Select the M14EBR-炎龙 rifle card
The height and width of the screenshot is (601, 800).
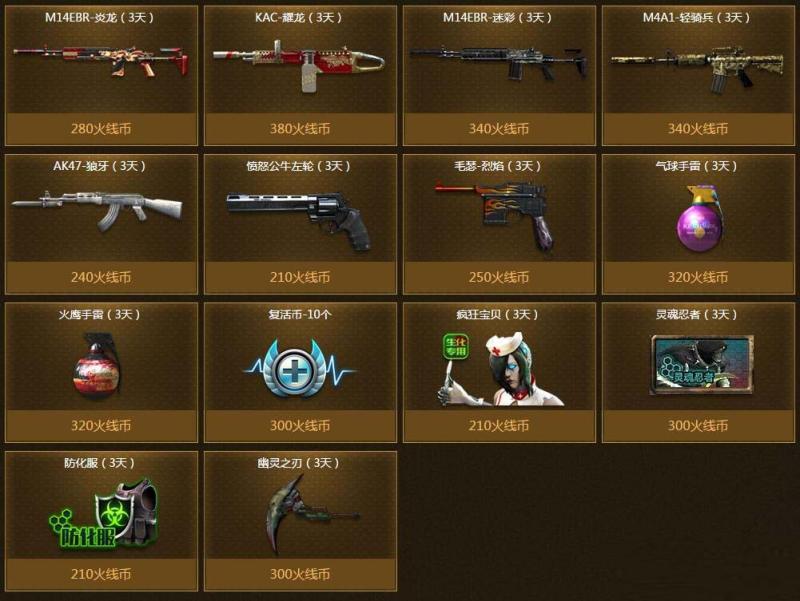pos(100,63)
